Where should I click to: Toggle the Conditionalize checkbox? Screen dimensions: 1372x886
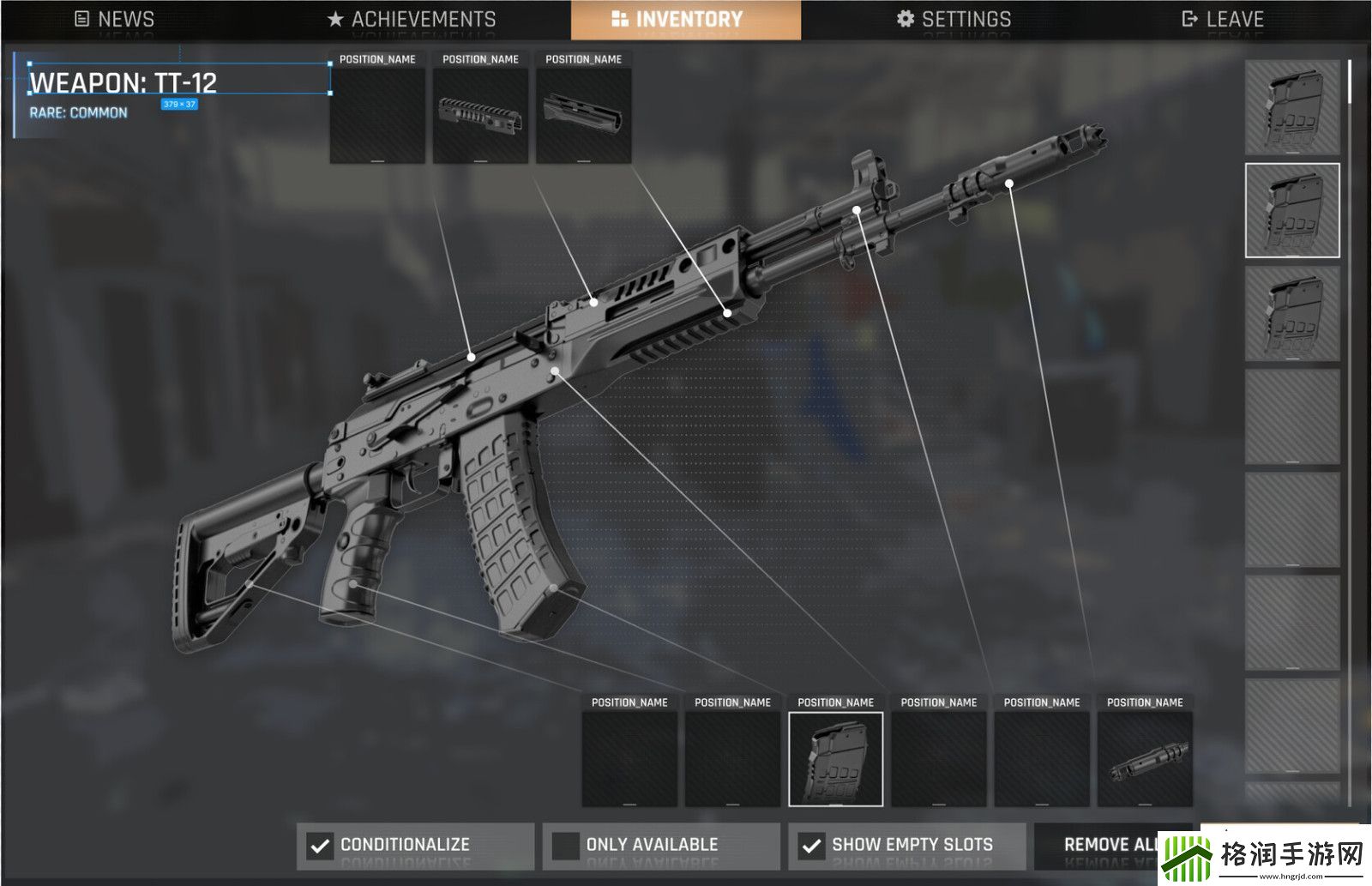pos(320,846)
